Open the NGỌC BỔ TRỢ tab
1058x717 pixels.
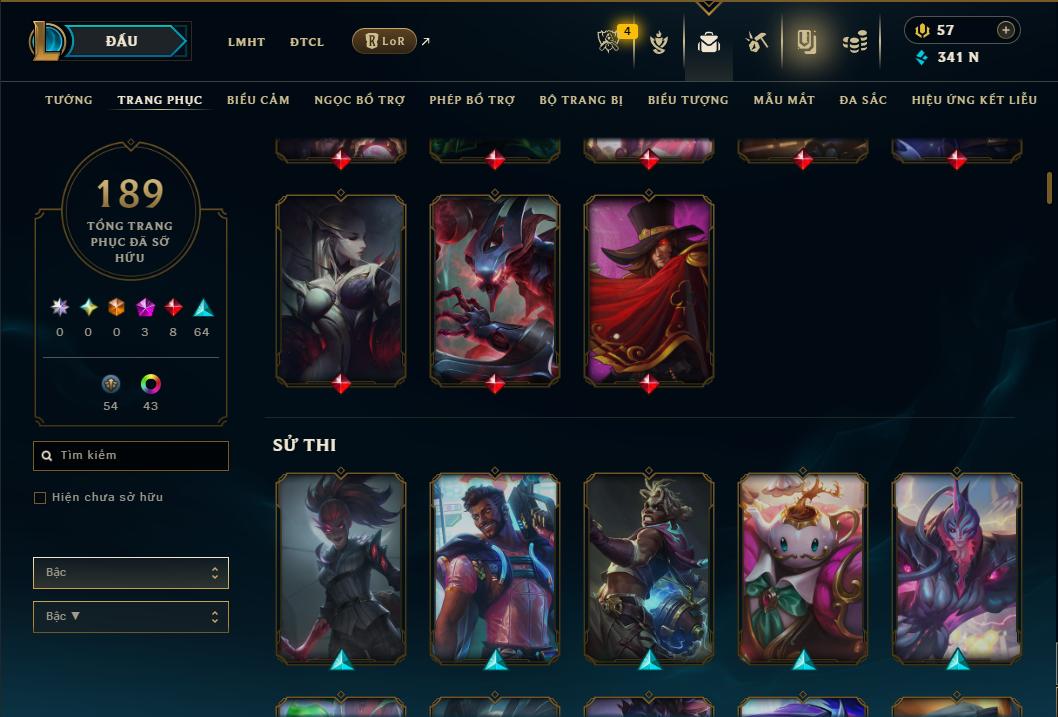[359, 100]
